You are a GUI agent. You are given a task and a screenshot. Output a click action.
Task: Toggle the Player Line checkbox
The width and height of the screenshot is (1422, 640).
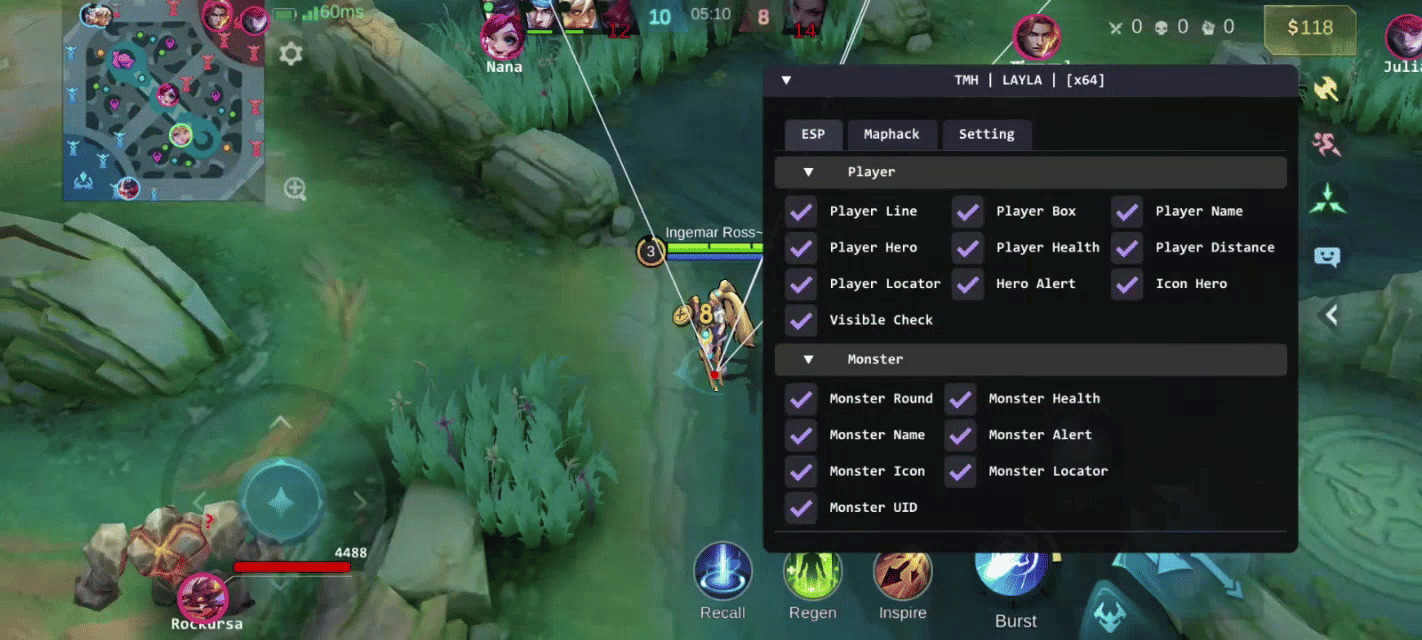click(x=801, y=212)
